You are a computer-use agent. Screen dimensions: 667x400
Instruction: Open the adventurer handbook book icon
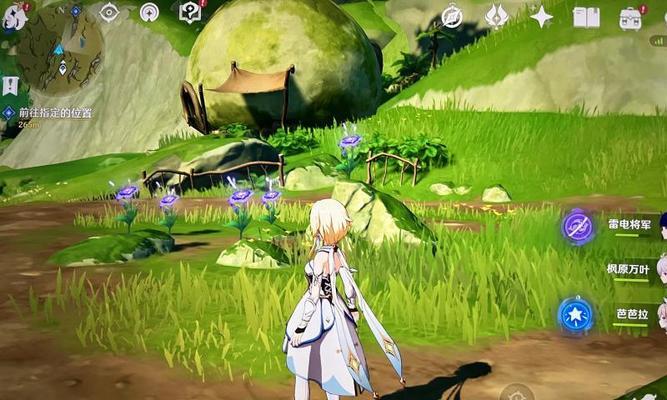pyautogui.click(x=586, y=16)
